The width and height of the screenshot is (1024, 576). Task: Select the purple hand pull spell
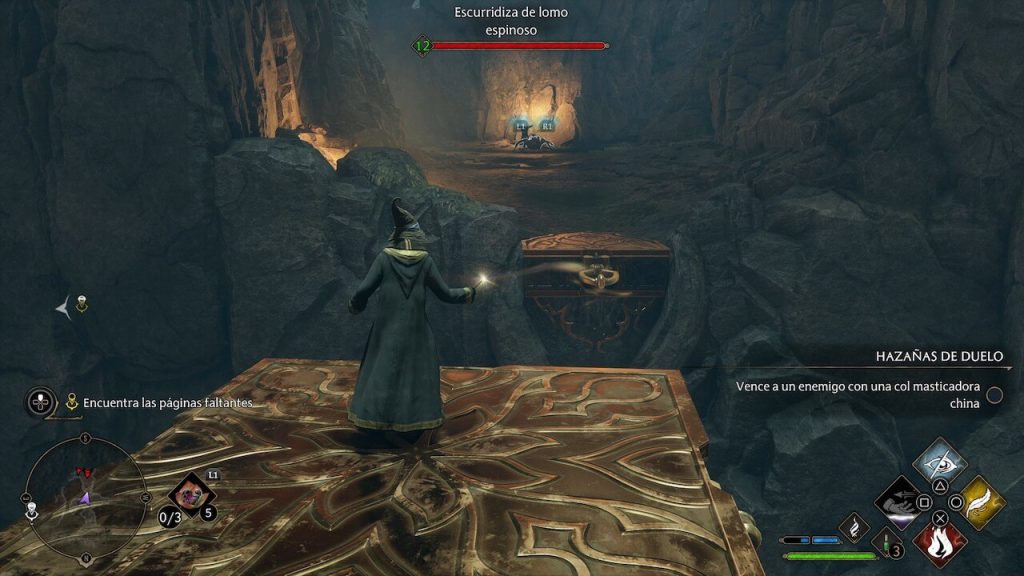click(x=901, y=502)
